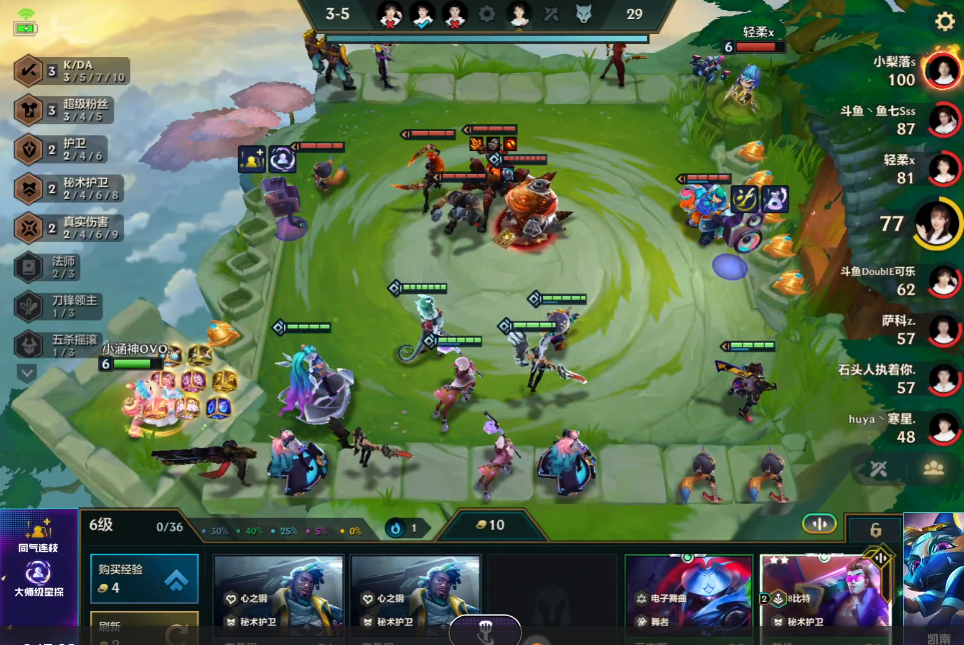Image resolution: width=964 pixels, height=645 pixels.
Task: View player huya丶寒星.'s board
Action: point(941,428)
